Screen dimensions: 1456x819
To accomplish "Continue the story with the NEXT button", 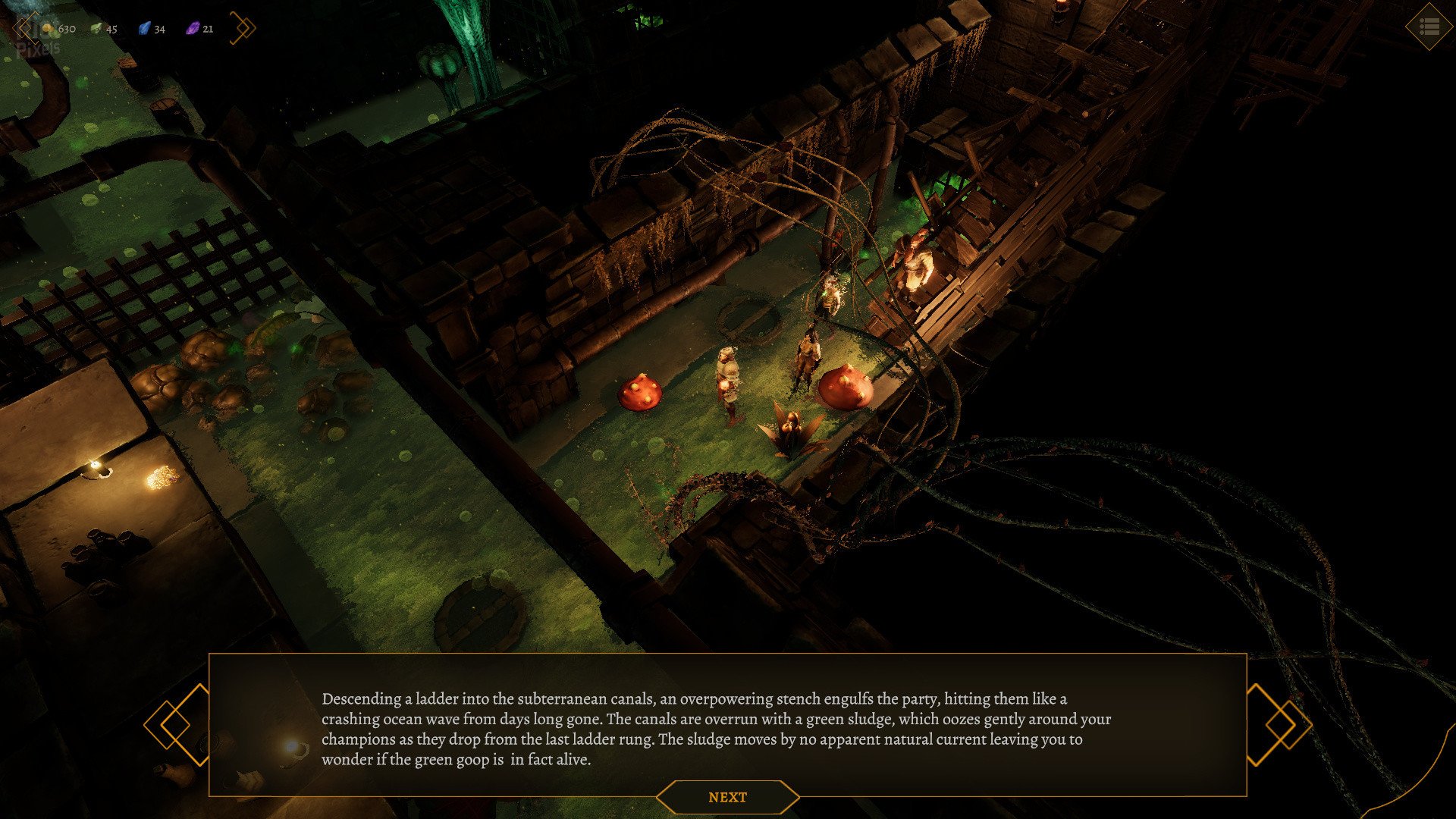I will (727, 797).
